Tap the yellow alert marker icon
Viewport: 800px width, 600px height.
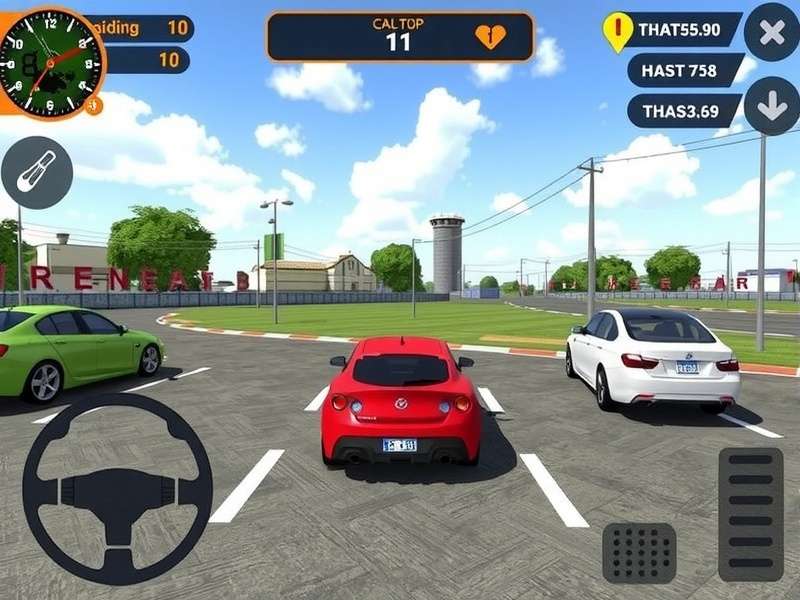coord(619,30)
